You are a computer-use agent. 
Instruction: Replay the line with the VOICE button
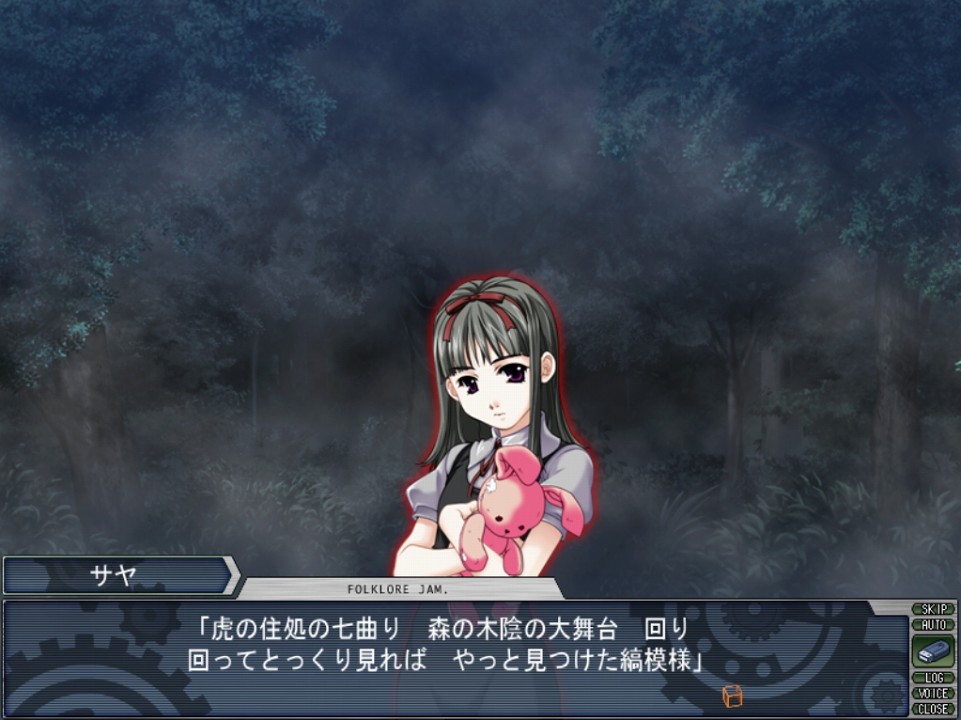pos(933,693)
